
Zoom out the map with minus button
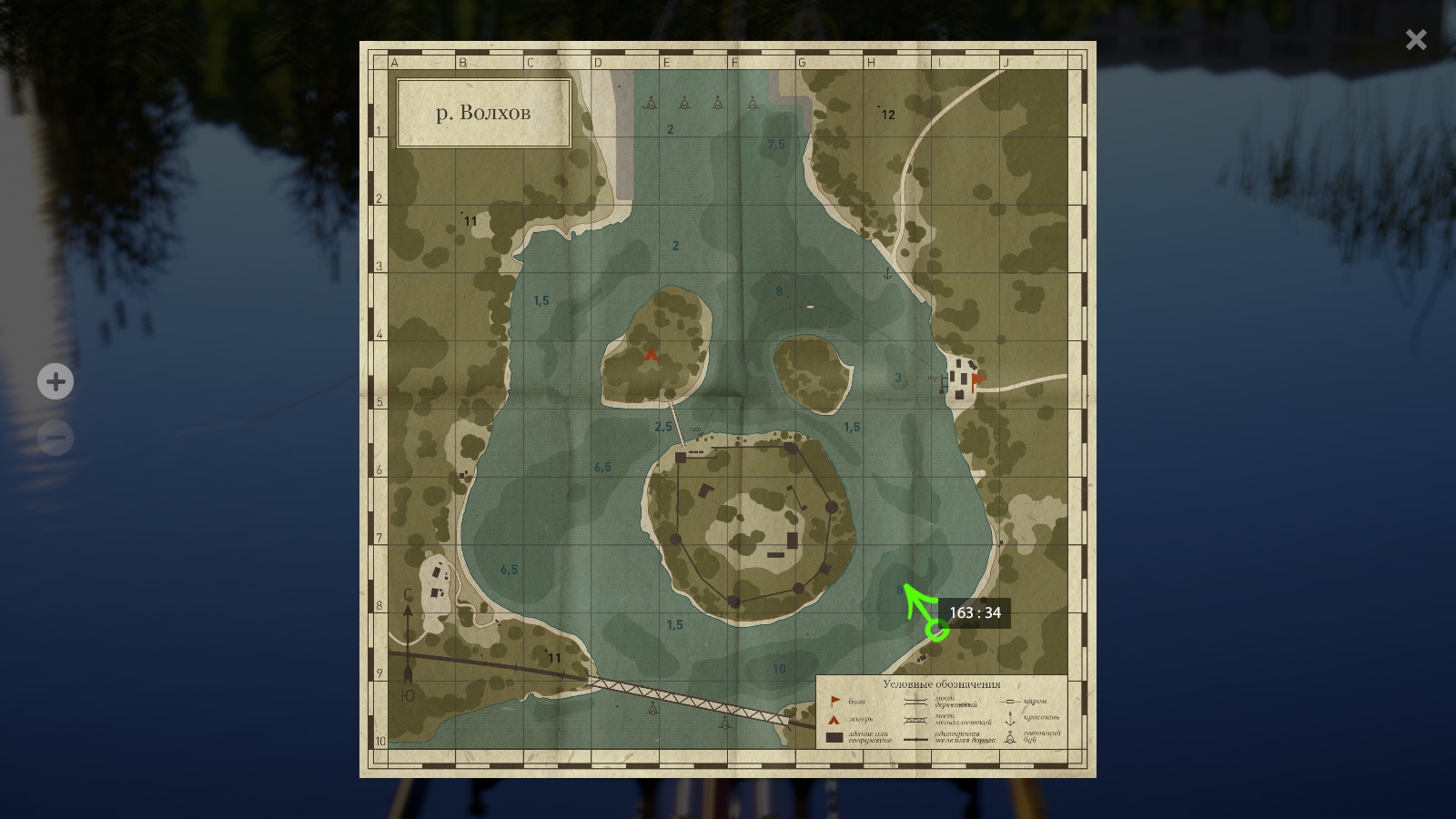(x=56, y=438)
